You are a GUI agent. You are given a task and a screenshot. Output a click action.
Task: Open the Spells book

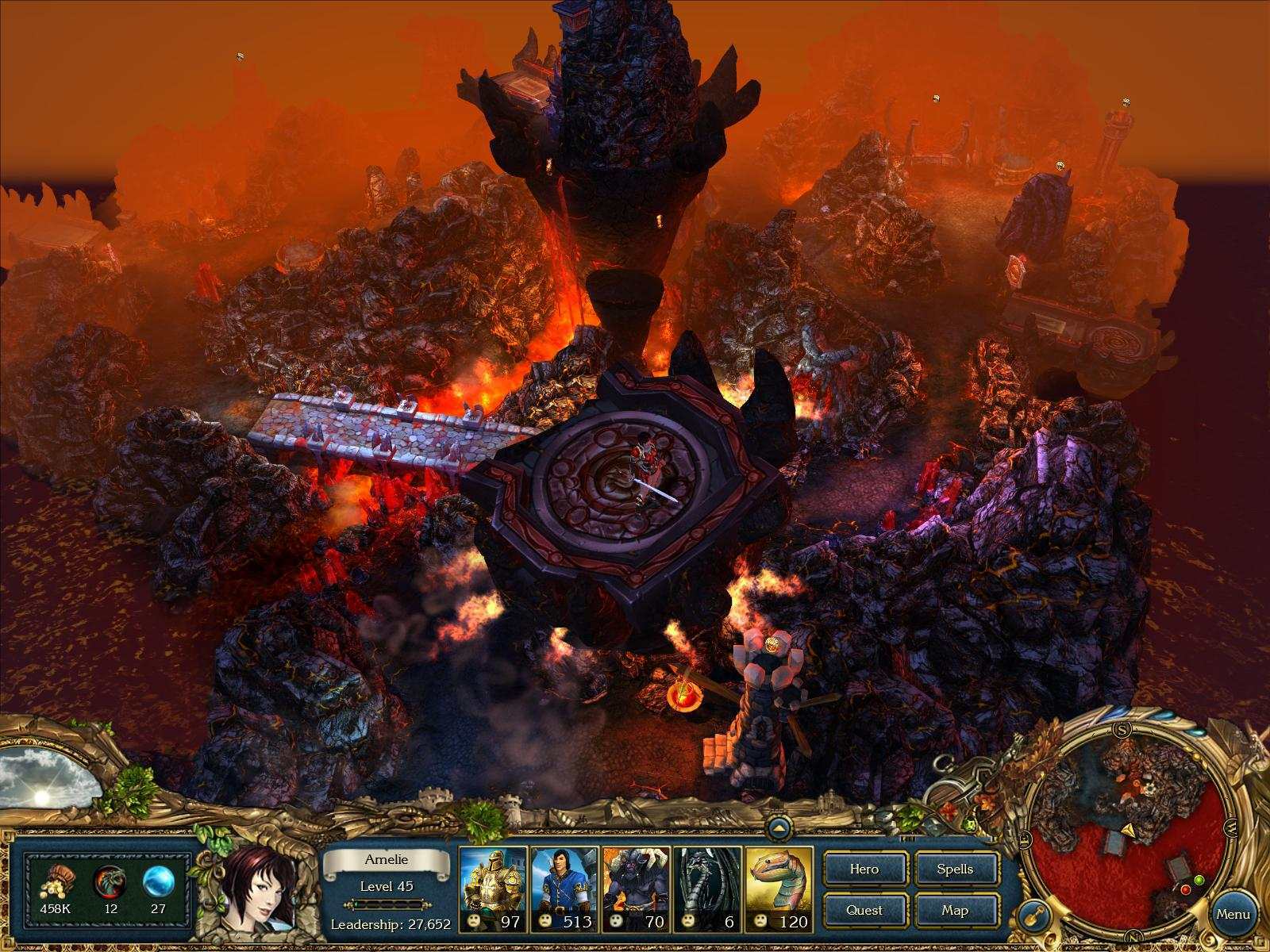click(955, 869)
